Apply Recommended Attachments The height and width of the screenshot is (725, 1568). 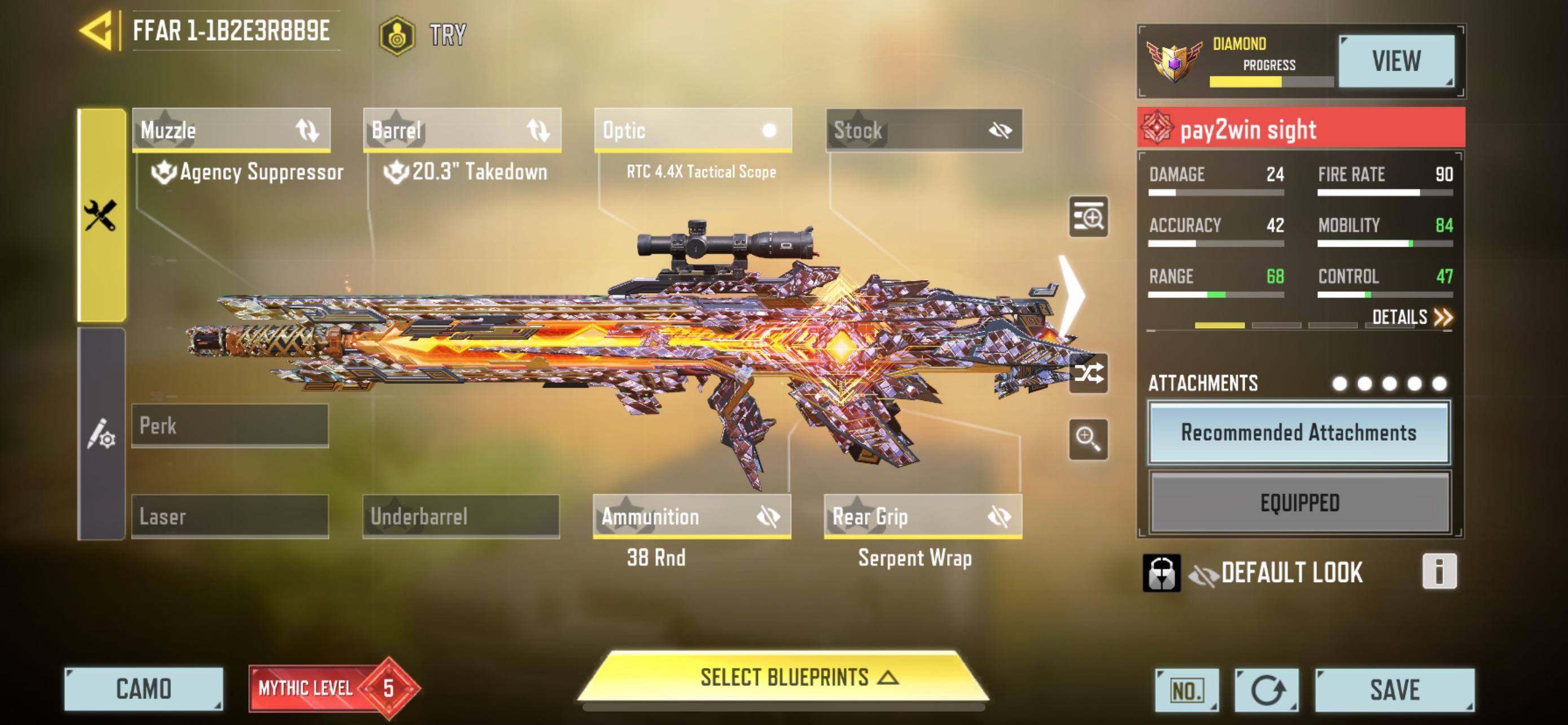[x=1299, y=432]
